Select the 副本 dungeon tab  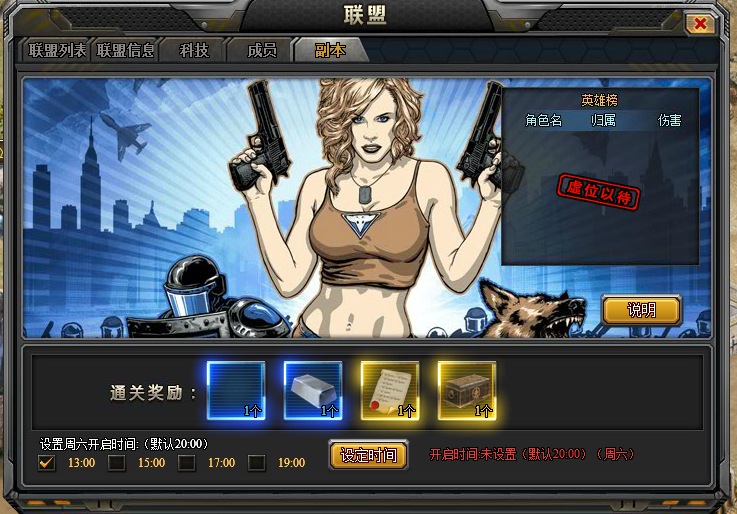[x=330, y=50]
